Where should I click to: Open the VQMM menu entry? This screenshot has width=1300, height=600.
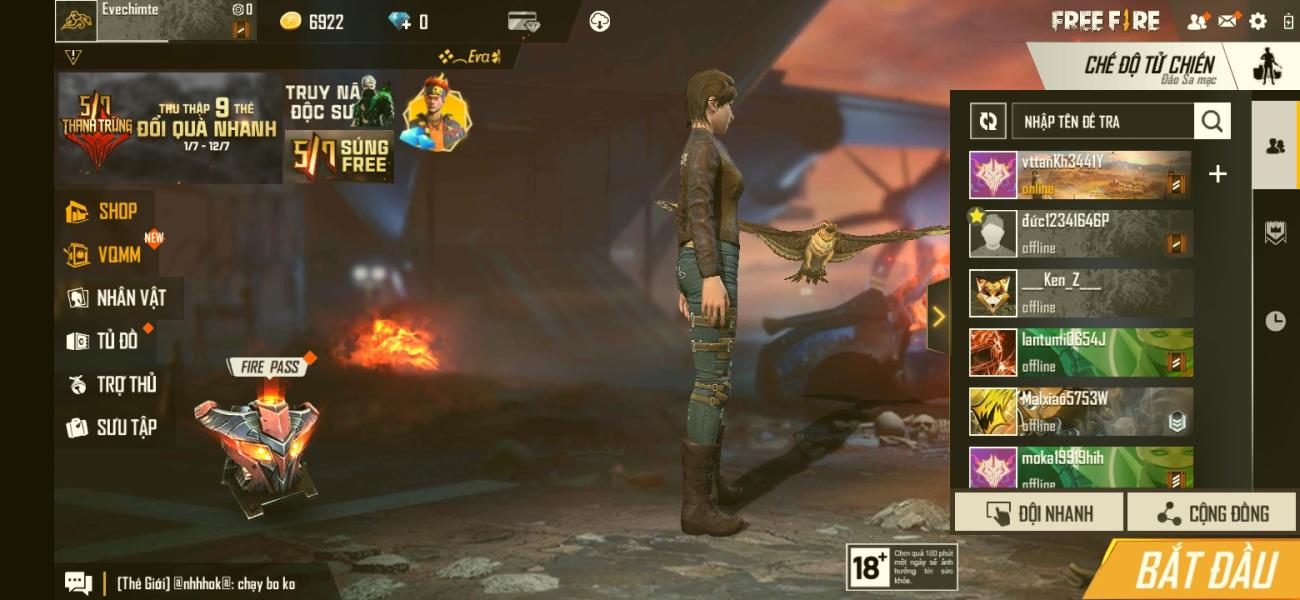[106, 255]
